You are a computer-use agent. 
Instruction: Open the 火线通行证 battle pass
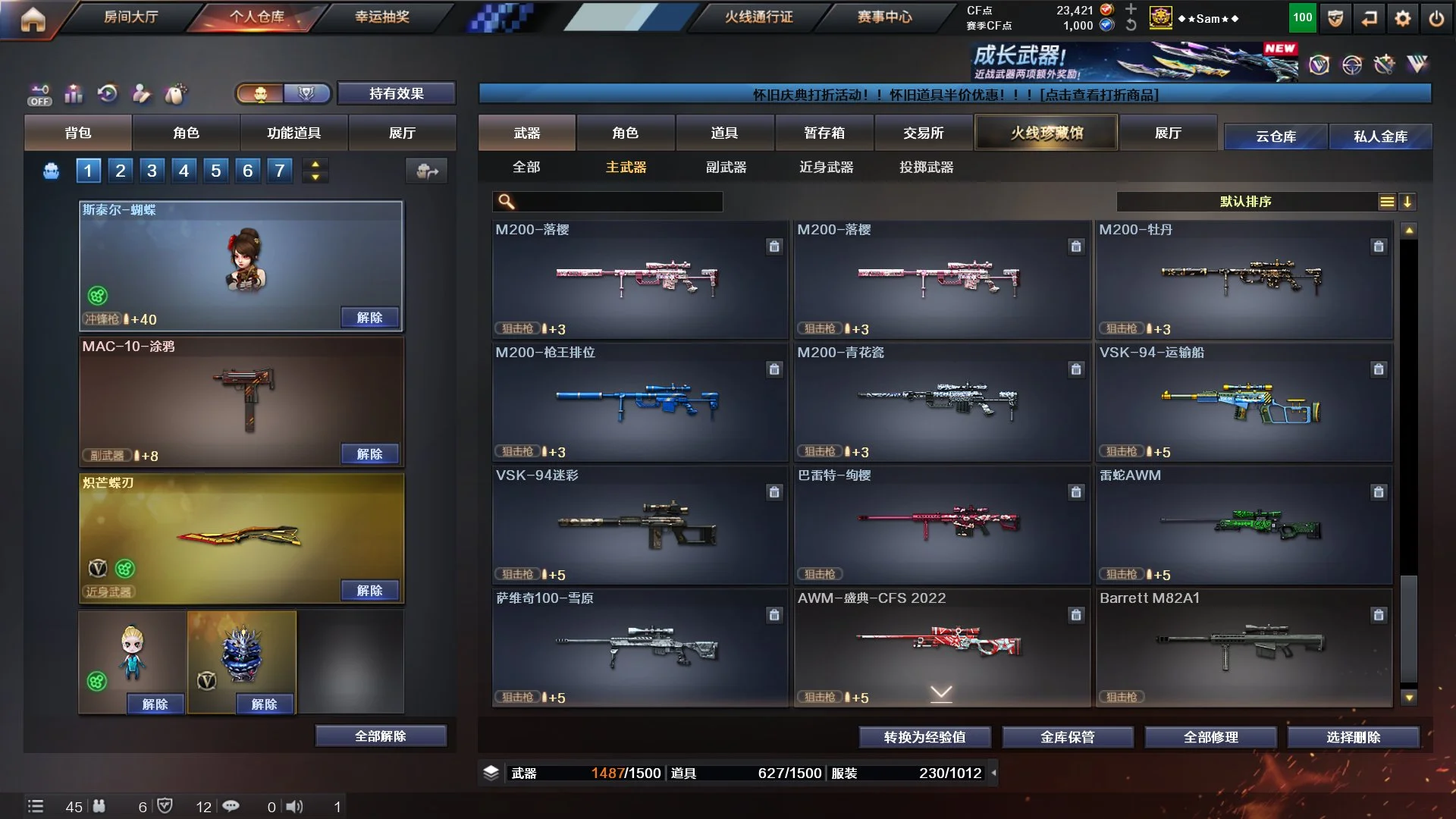pos(758,17)
